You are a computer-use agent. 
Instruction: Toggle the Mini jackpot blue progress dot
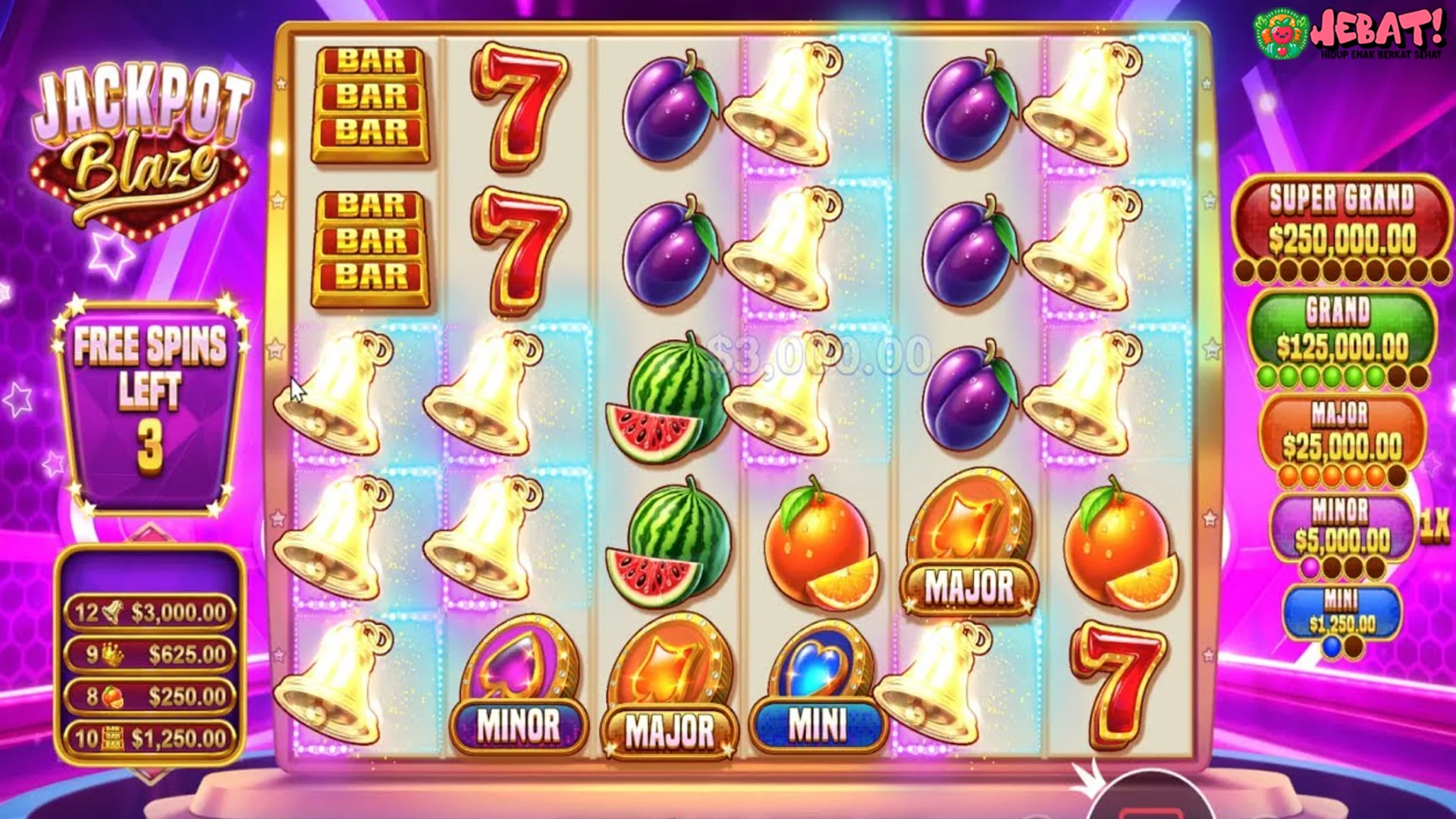(x=1332, y=645)
